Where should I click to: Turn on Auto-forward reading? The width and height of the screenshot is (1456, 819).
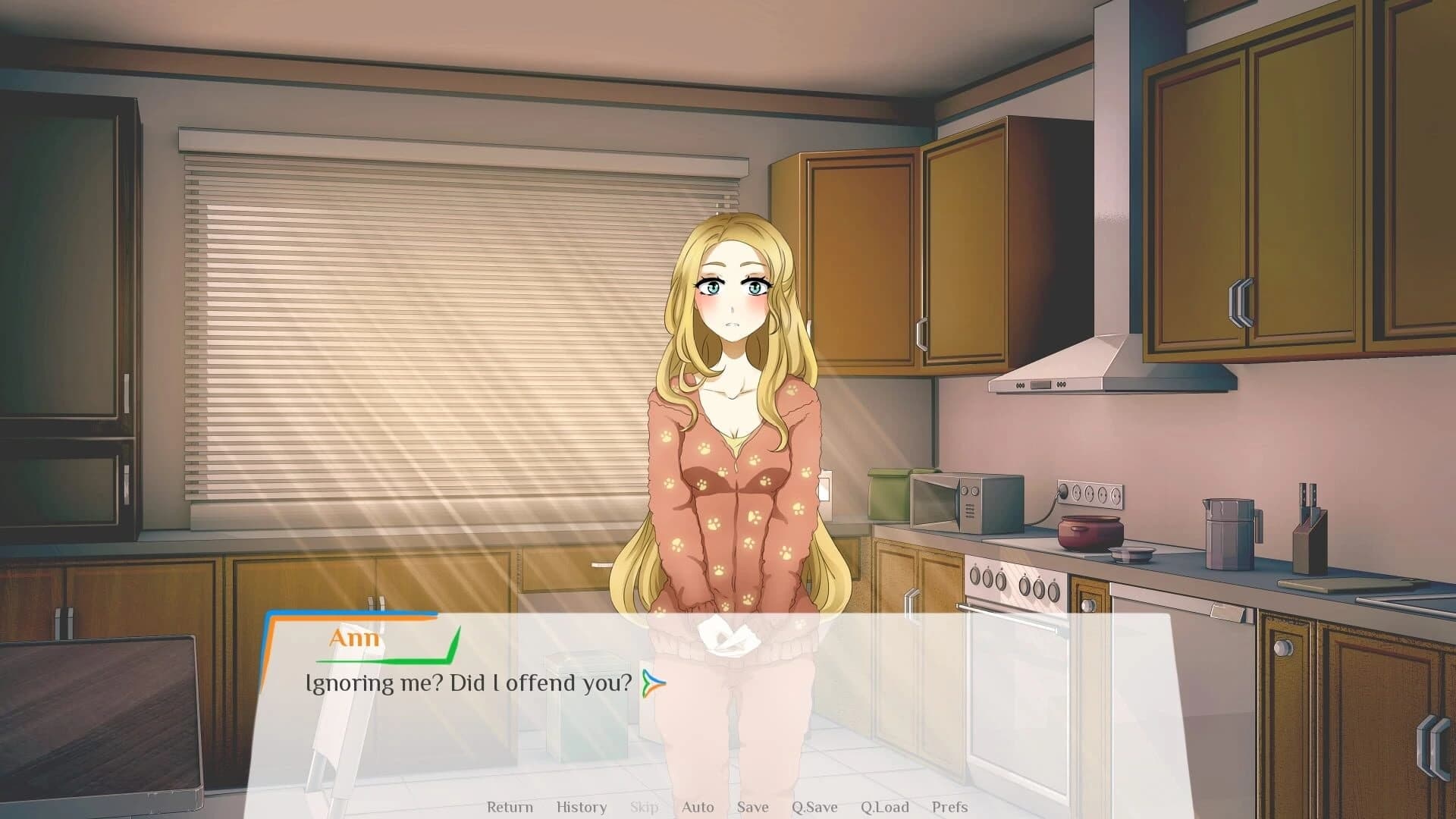pyautogui.click(x=697, y=807)
